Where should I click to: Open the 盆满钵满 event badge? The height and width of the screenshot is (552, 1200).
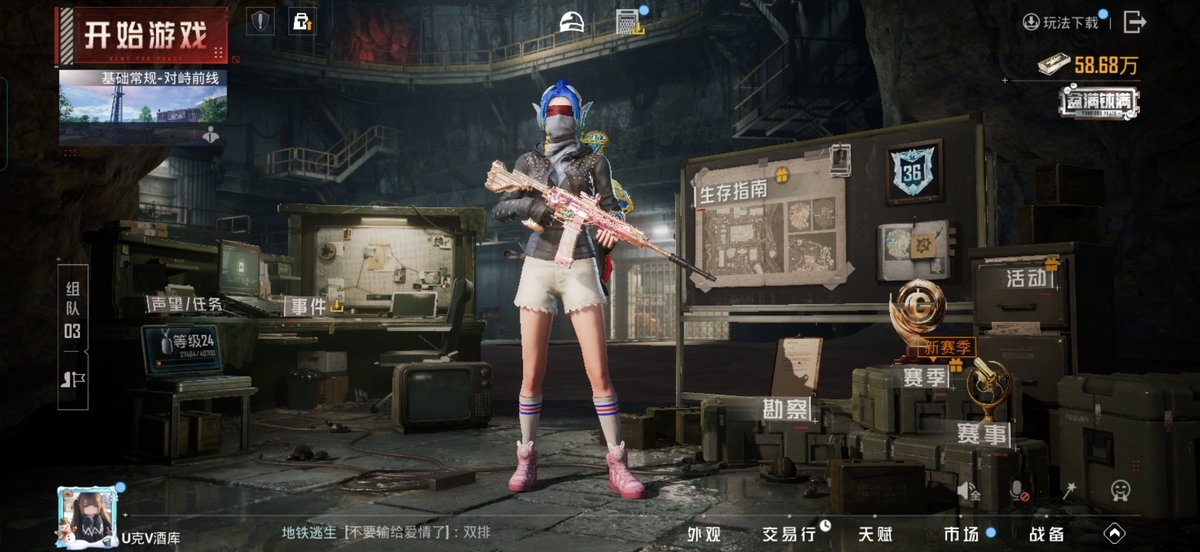(x=1099, y=103)
